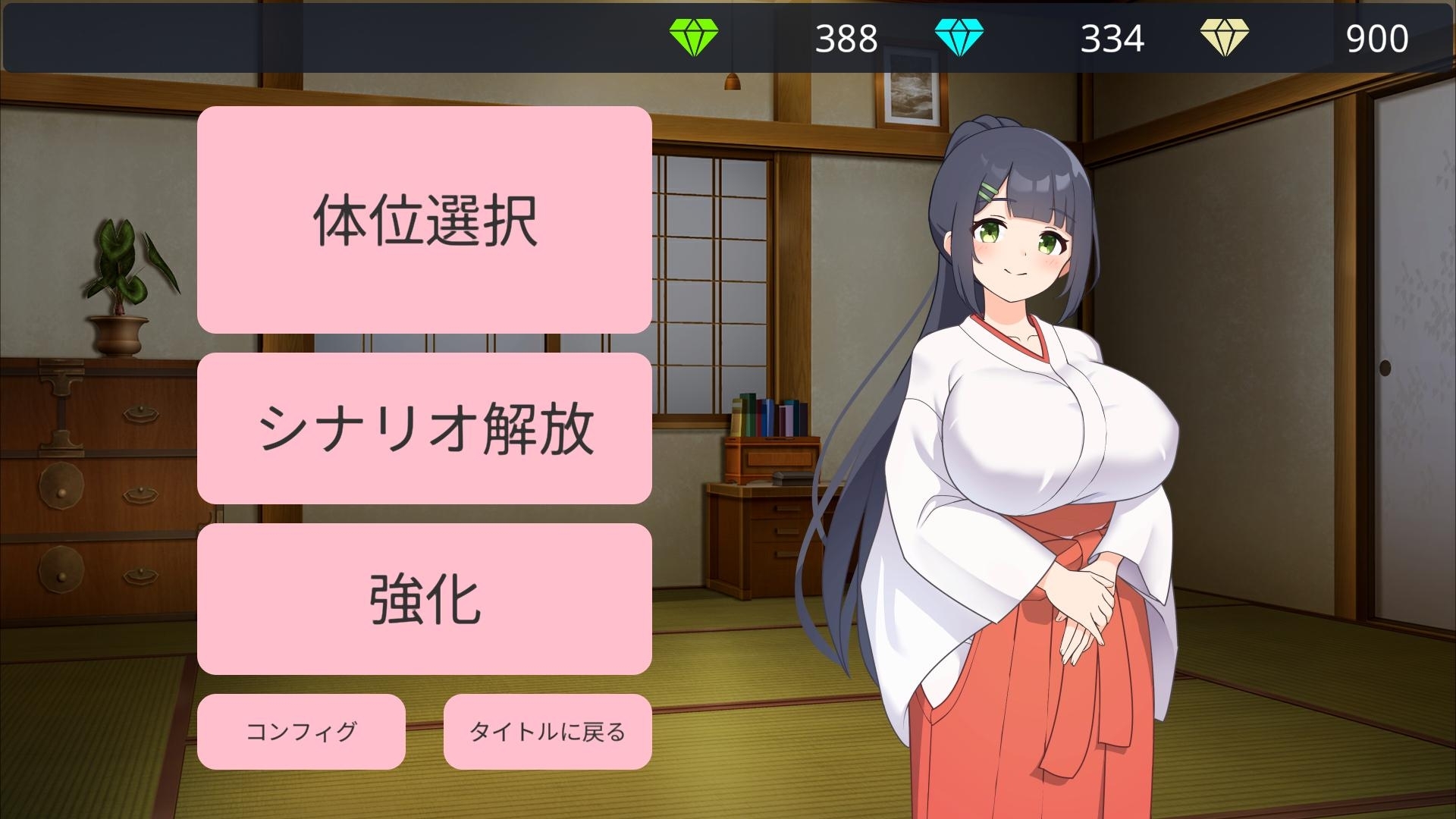Select the blue gem count showing 334
Screen dimensions: 1456x819
click(x=1111, y=36)
